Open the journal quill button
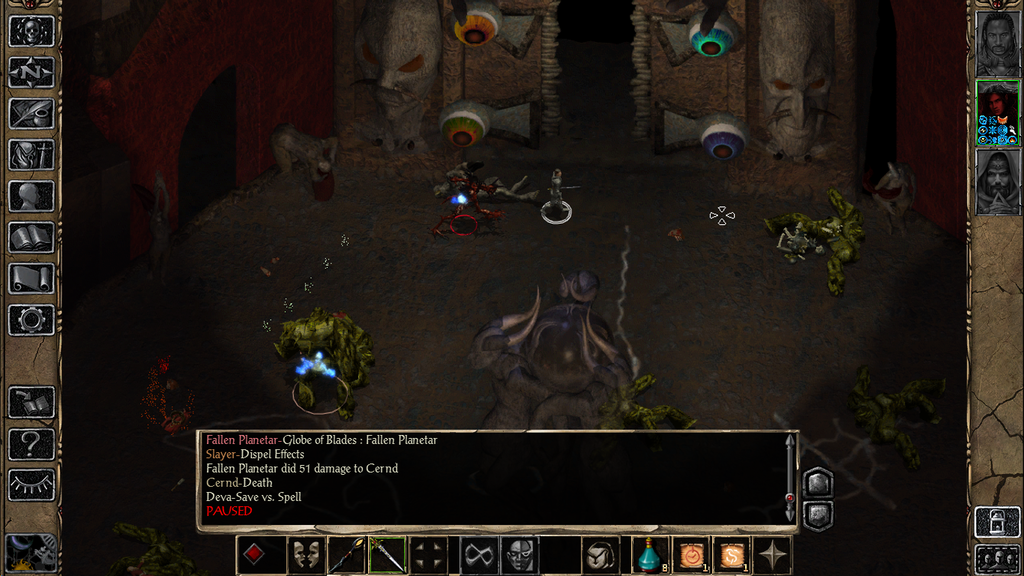Image resolution: width=1024 pixels, height=576 pixels. [31, 113]
